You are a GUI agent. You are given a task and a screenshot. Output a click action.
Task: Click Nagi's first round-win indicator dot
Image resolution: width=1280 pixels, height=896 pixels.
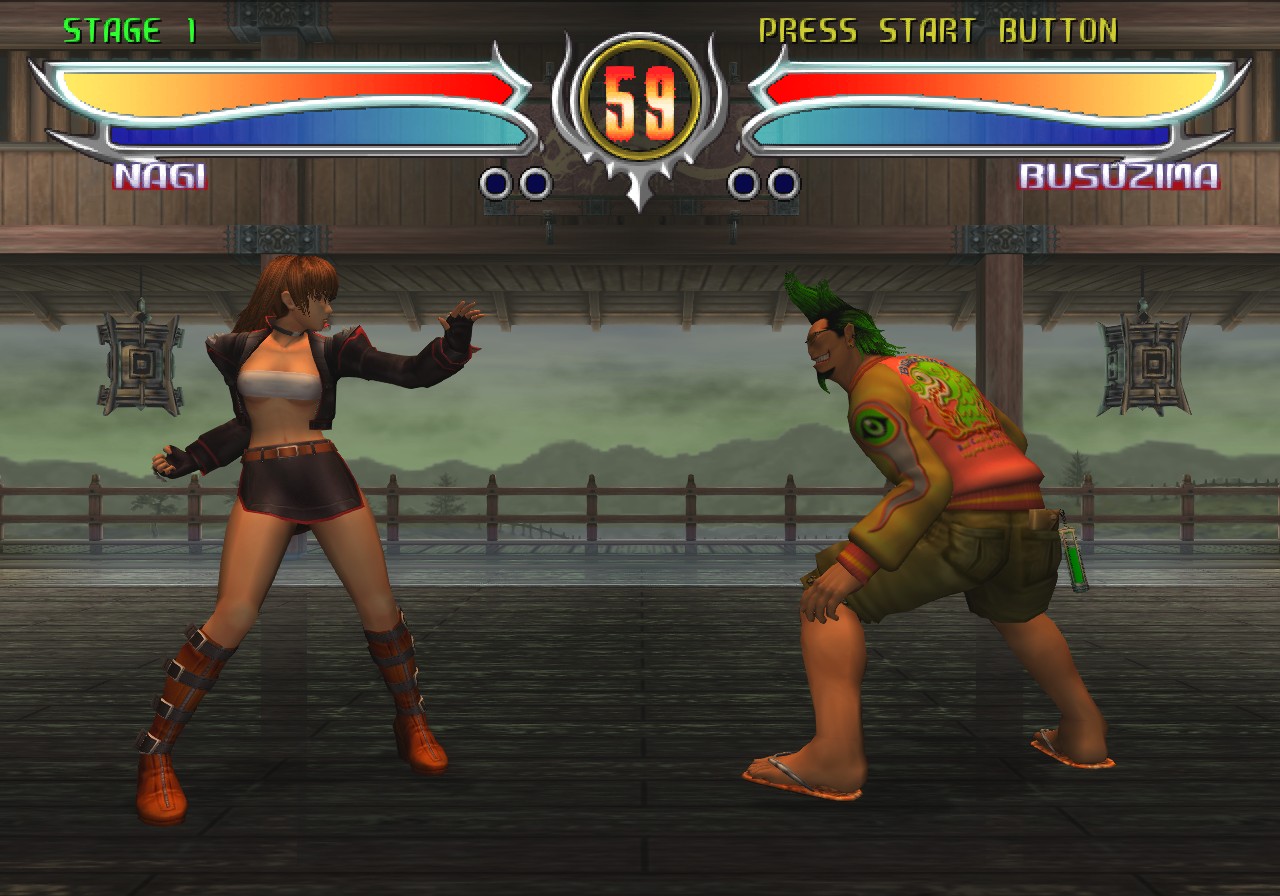(493, 184)
